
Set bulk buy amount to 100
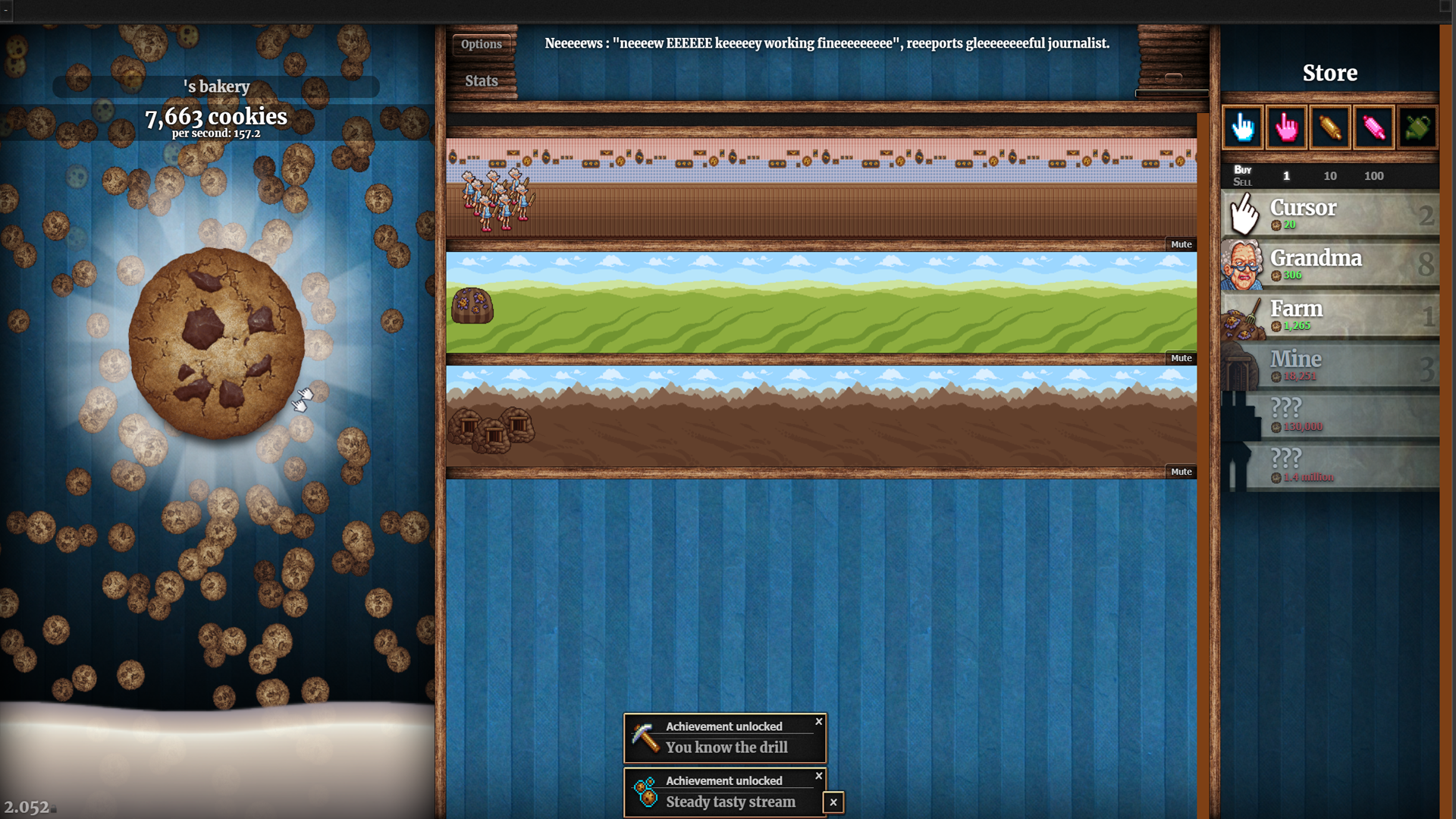pyautogui.click(x=1374, y=176)
